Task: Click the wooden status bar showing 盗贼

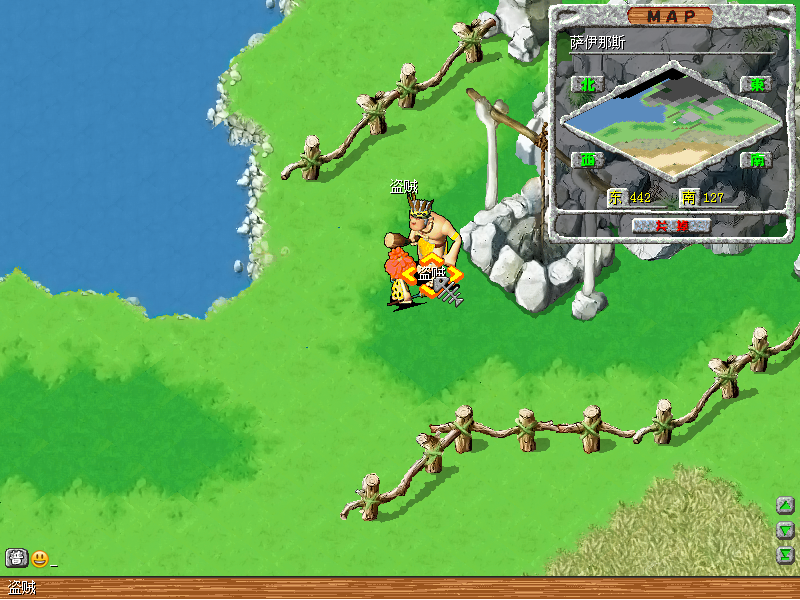Action: point(400,588)
